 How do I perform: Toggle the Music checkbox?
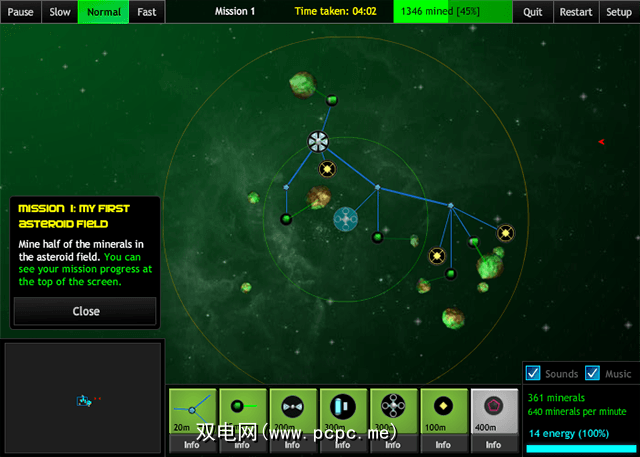click(x=593, y=373)
